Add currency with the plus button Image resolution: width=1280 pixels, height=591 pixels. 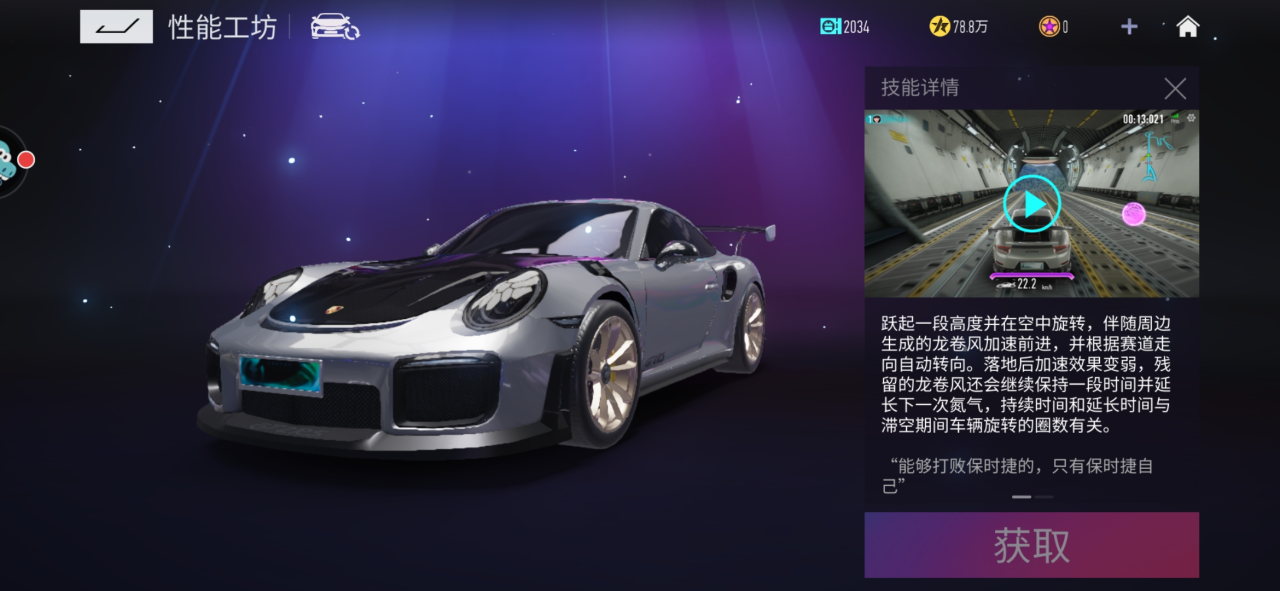point(1129,27)
